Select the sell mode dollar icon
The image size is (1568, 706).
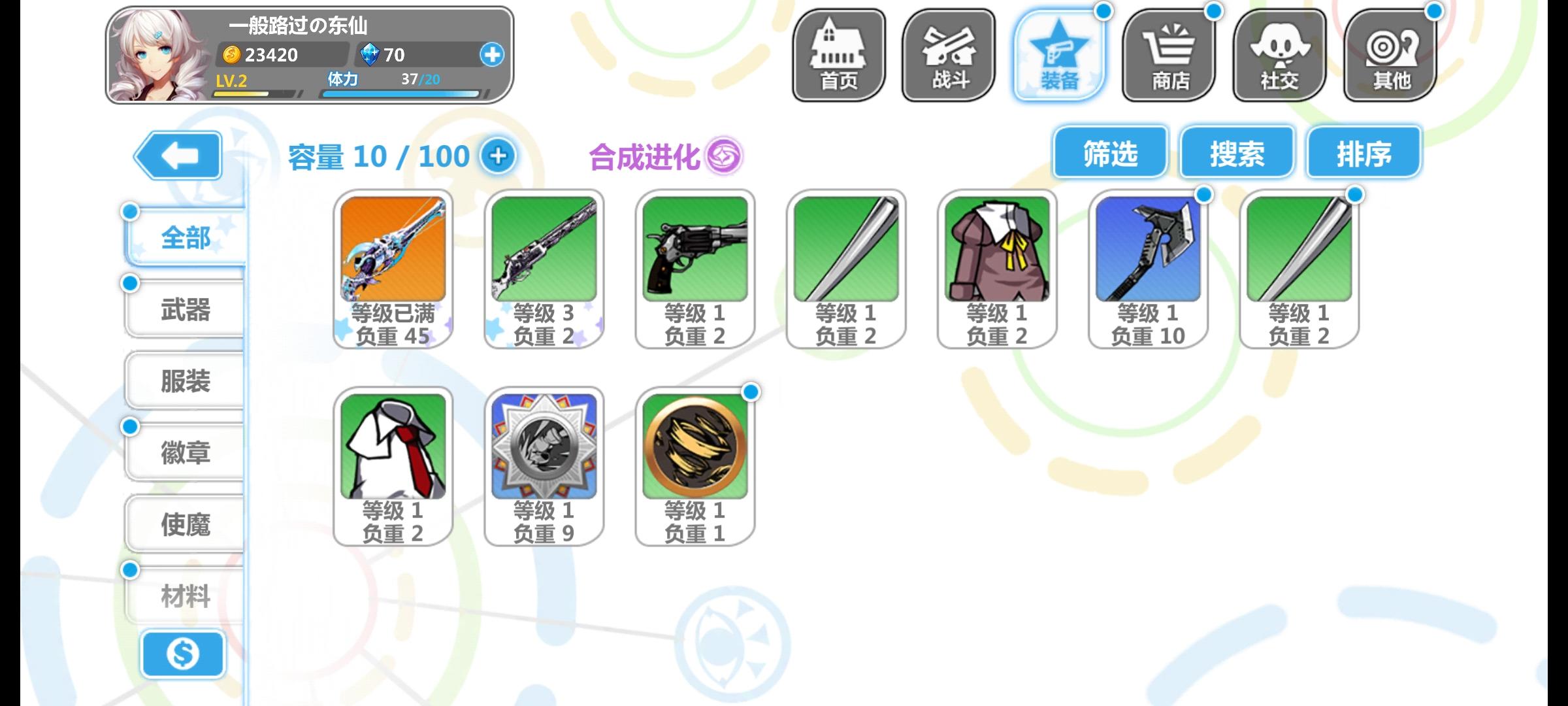pos(183,654)
